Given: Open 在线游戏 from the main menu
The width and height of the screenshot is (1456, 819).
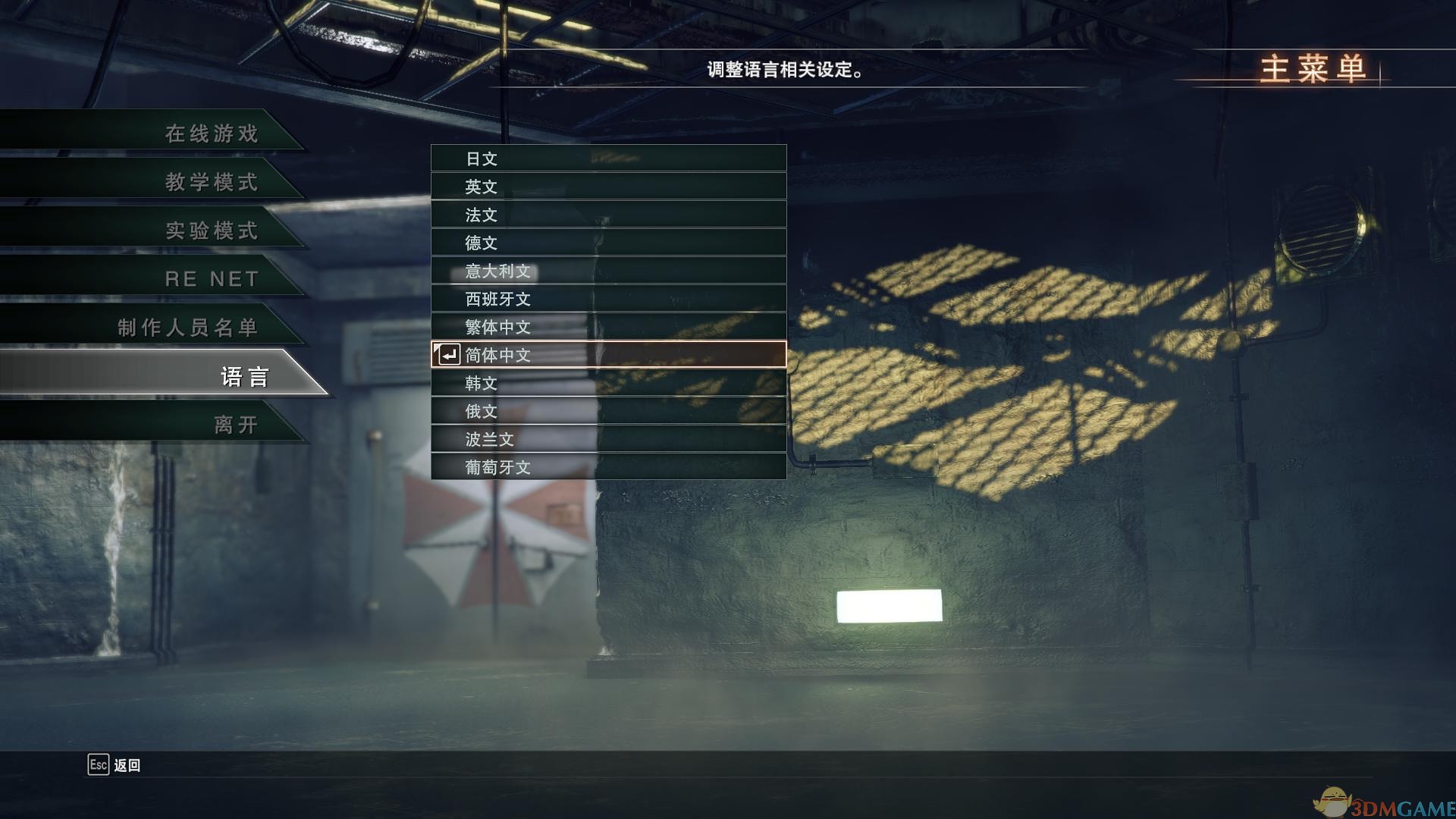Looking at the screenshot, I should 212,133.
